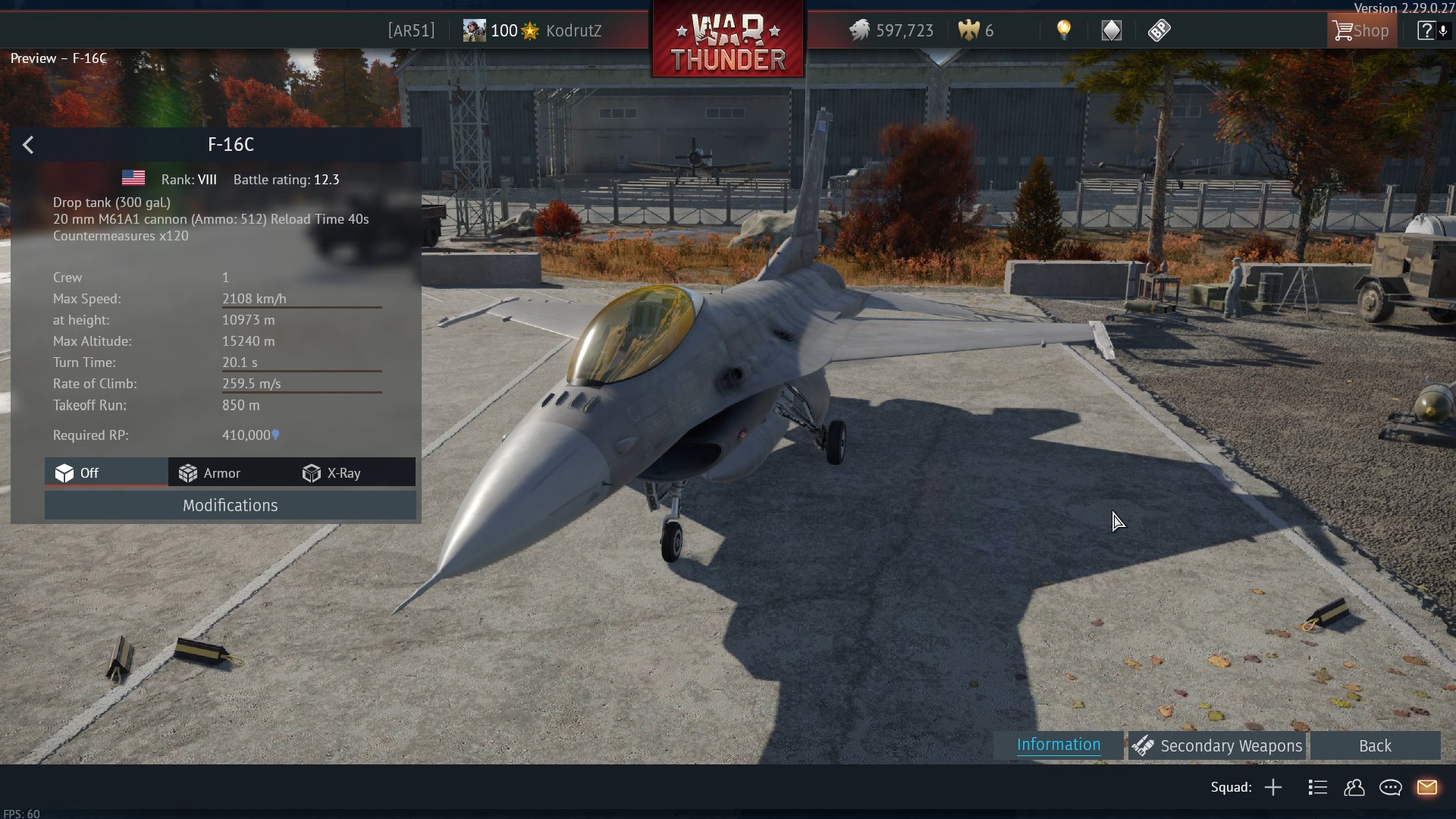Click the Golden Eagles balance
The width and height of the screenshot is (1456, 819).
click(x=977, y=31)
